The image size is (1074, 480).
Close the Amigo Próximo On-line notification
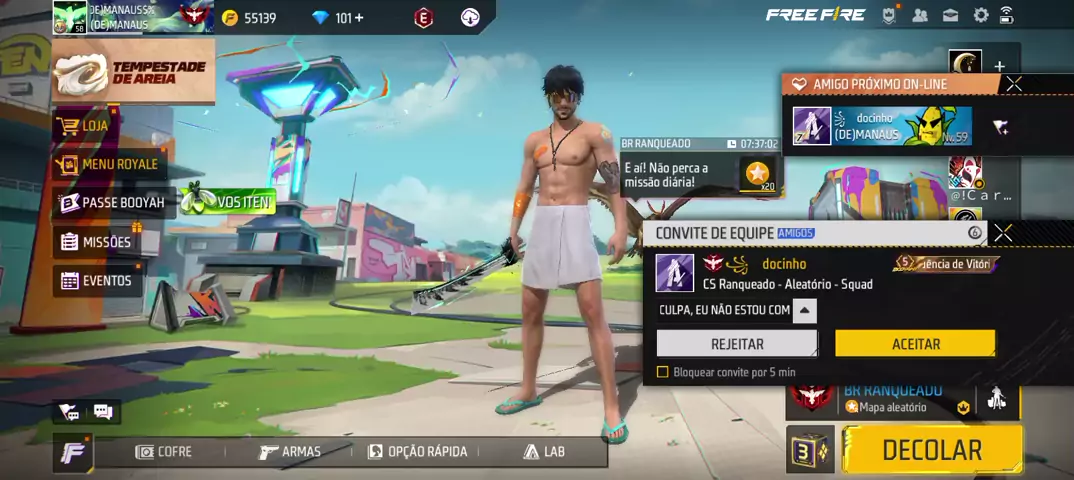click(x=1013, y=84)
